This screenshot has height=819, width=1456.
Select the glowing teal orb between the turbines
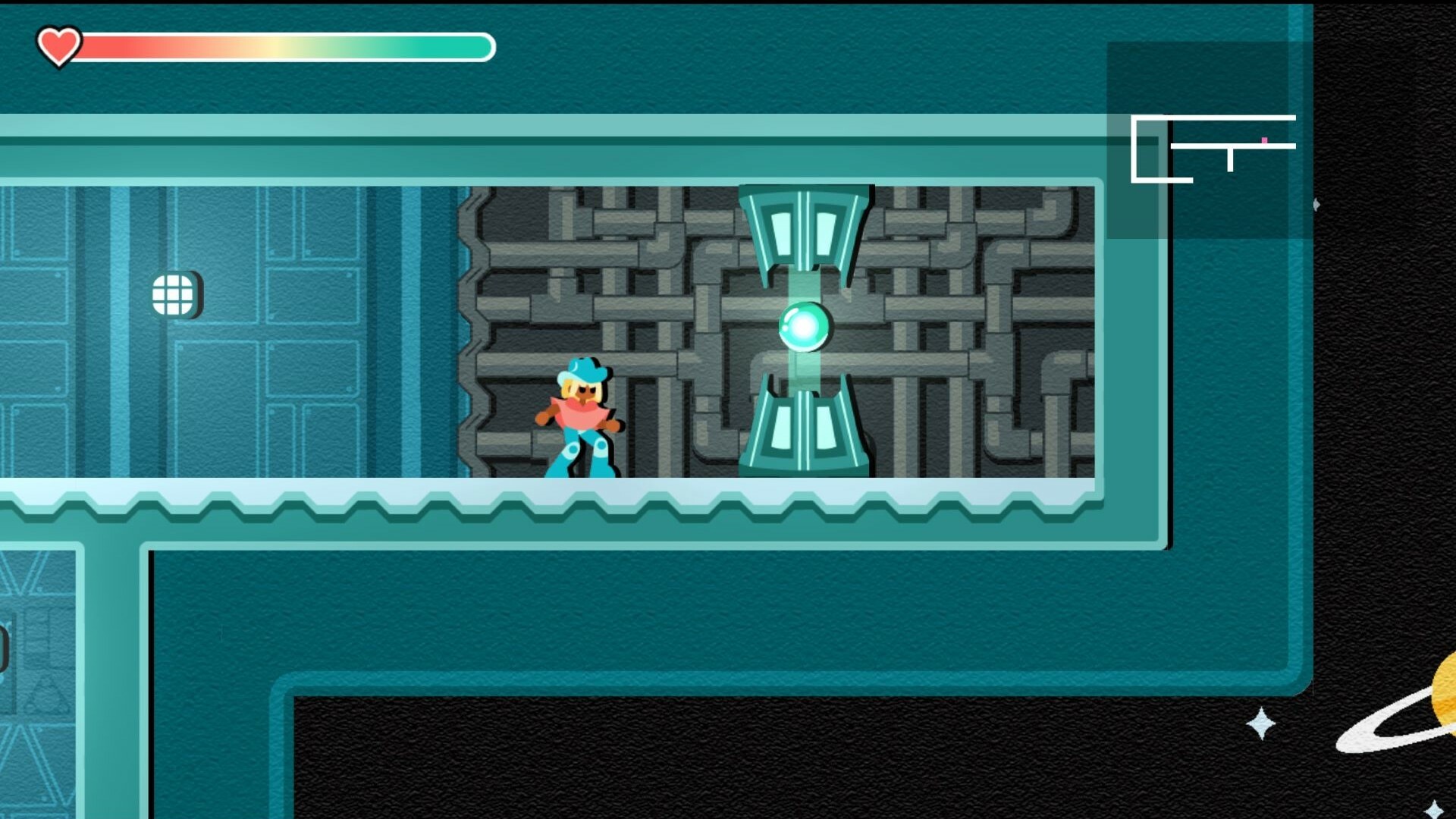coord(804,328)
